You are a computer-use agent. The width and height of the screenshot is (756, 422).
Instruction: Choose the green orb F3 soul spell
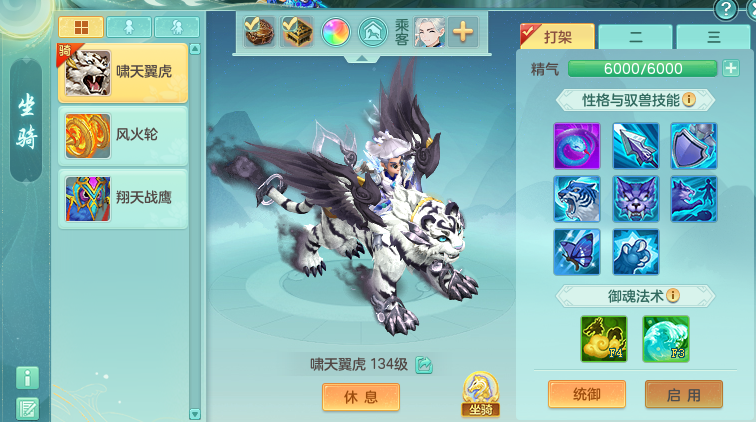tap(665, 339)
